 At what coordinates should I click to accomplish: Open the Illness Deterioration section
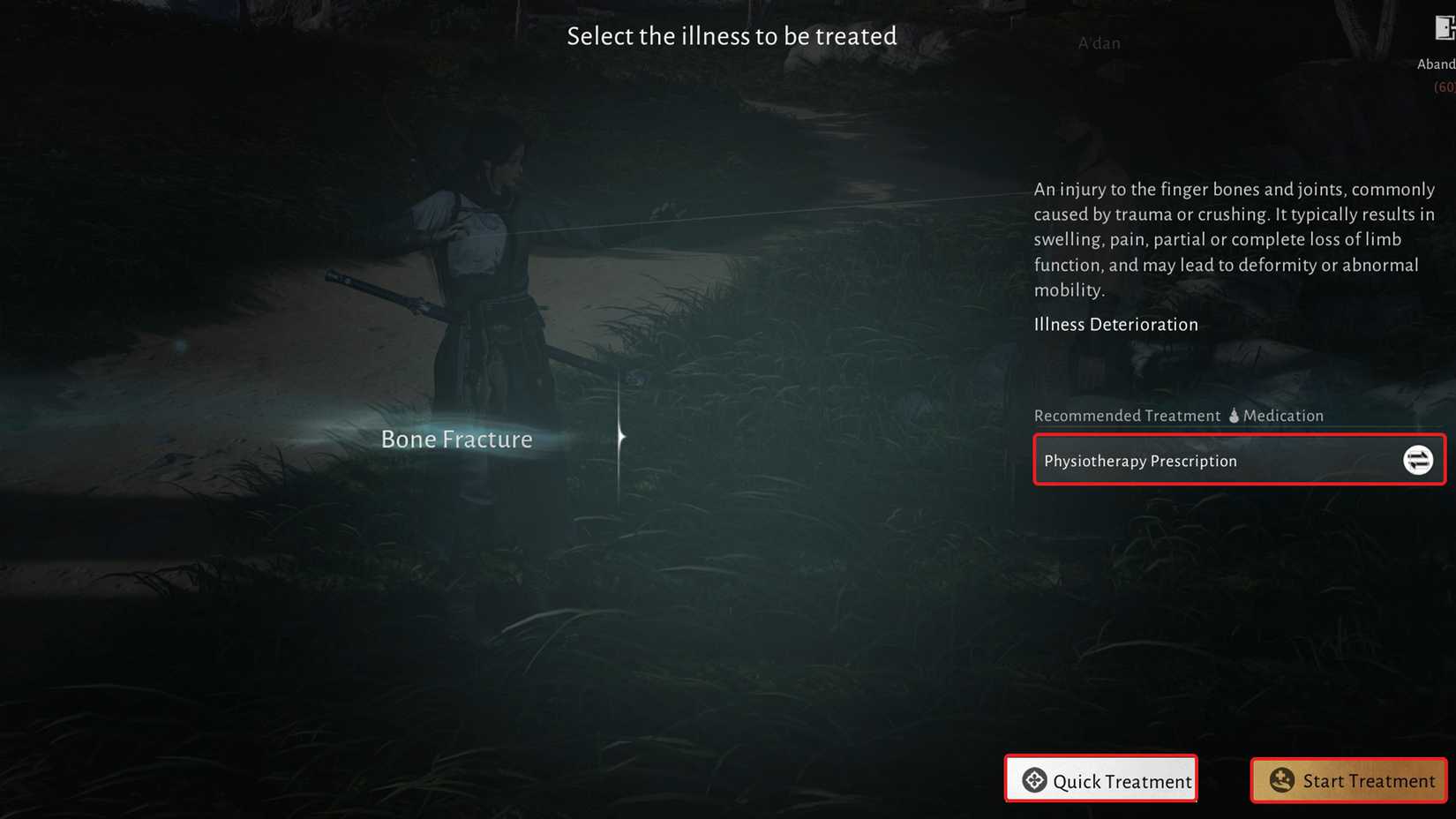pyautogui.click(x=1115, y=324)
